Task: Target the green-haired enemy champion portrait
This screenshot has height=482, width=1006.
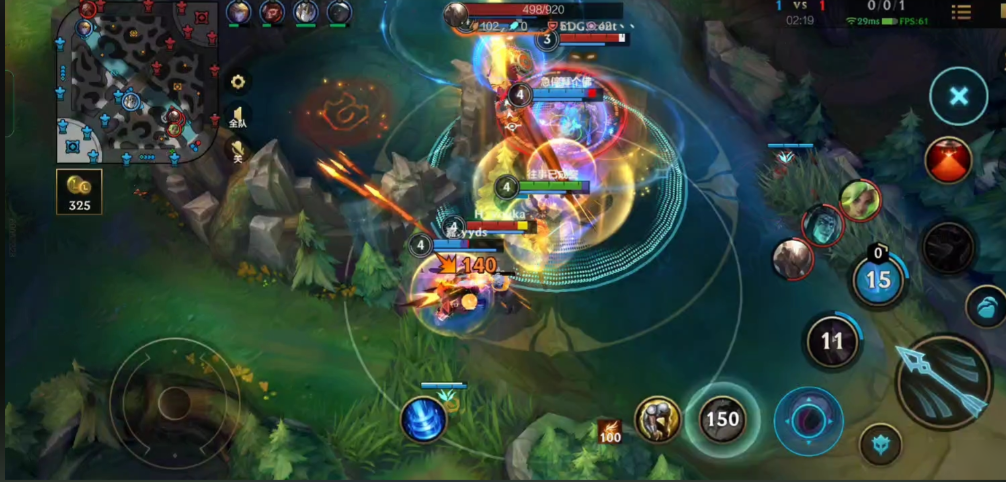Action: coord(859,200)
